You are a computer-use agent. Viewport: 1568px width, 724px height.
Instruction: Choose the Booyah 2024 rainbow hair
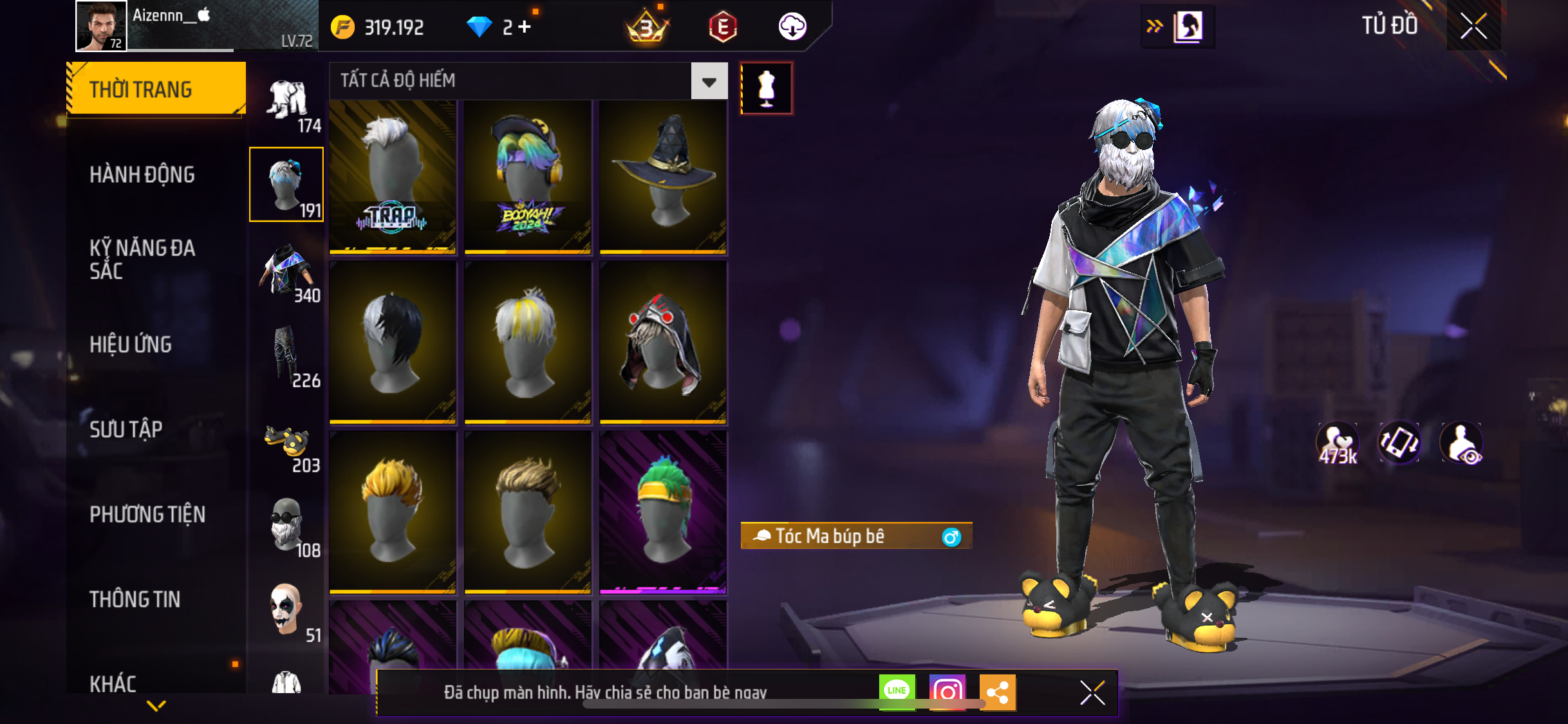point(528,177)
